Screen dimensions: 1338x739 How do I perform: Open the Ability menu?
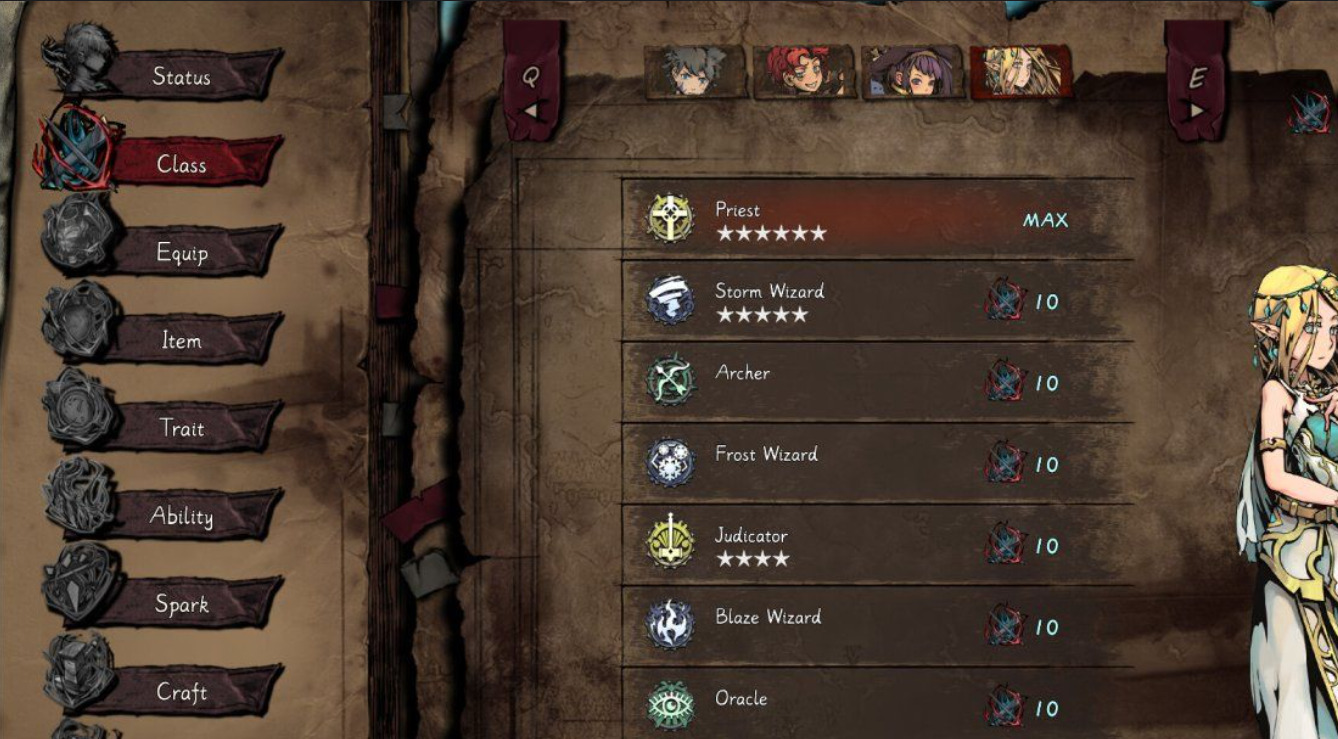[x=181, y=516]
